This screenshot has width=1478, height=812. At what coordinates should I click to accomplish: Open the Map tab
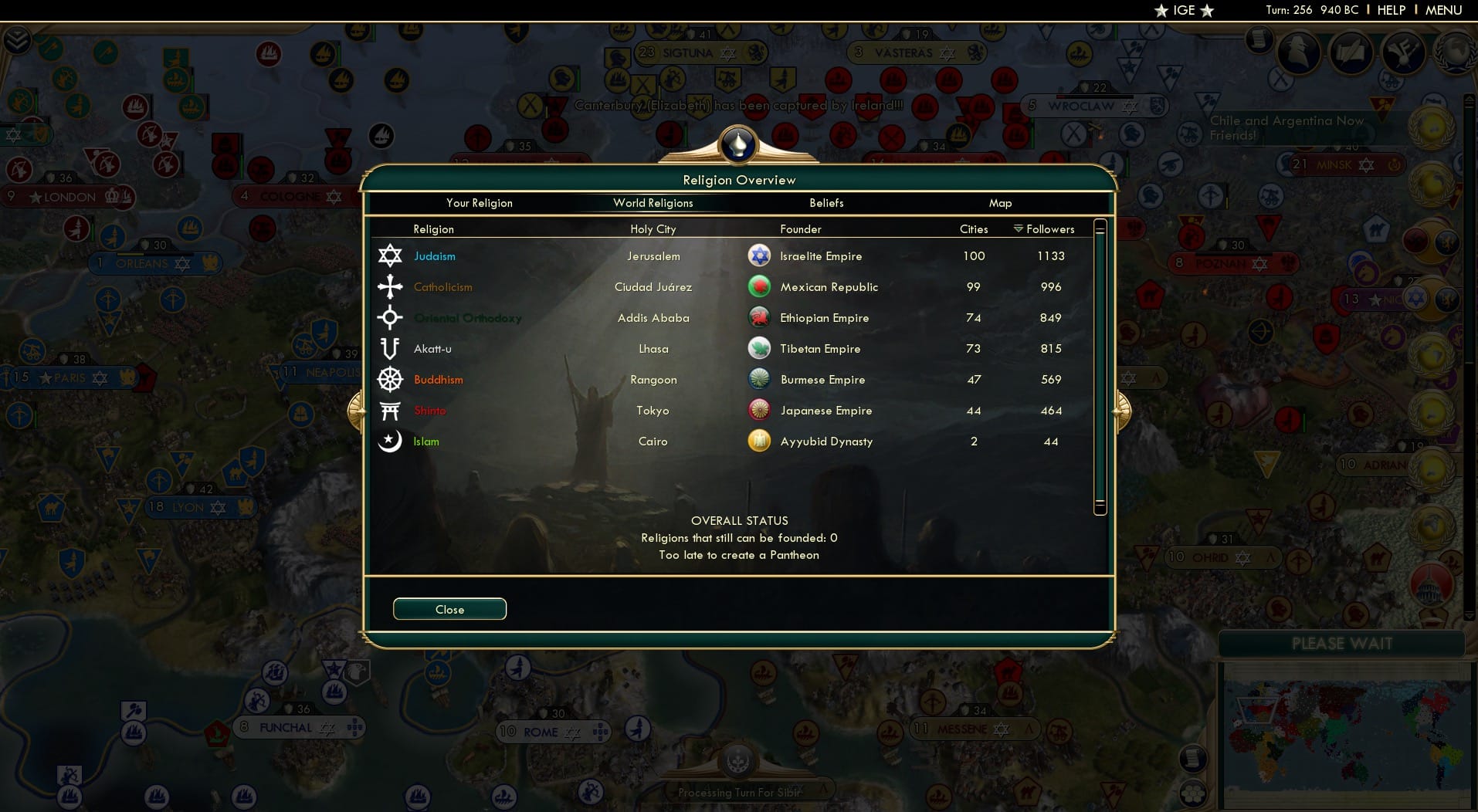click(x=1000, y=203)
